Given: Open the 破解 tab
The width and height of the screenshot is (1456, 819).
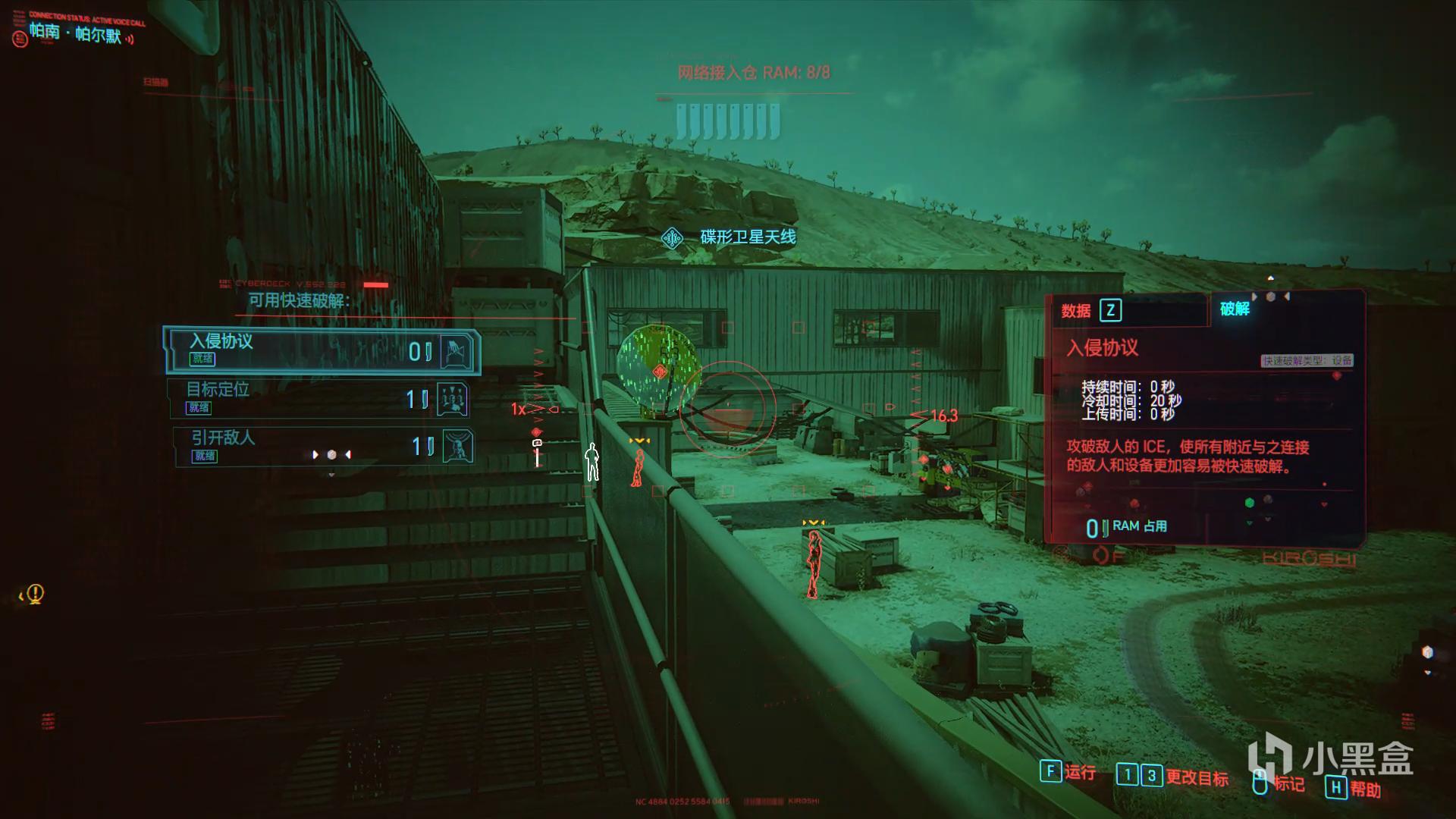Looking at the screenshot, I should tap(1235, 309).
